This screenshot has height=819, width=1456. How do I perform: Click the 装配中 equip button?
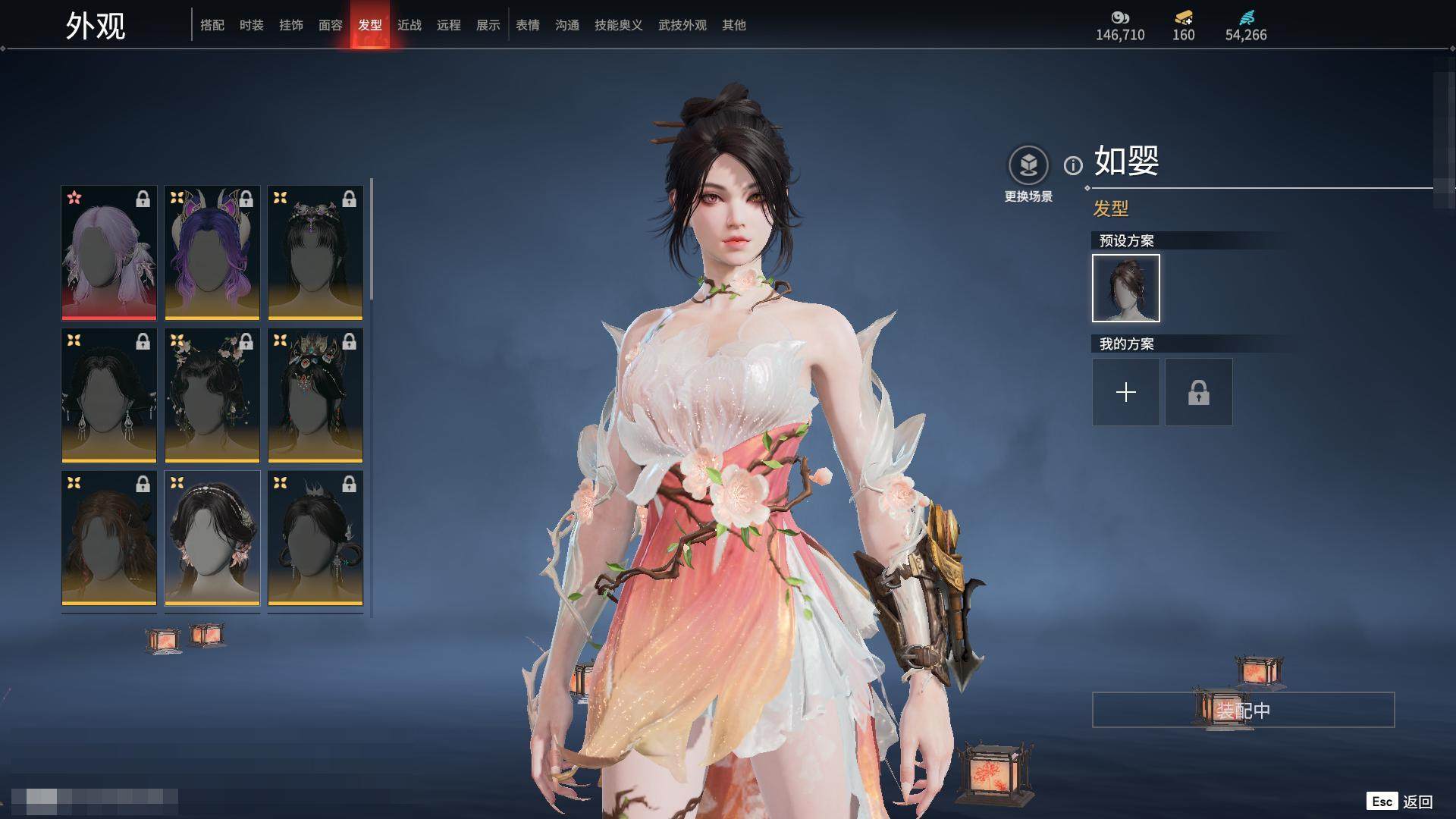tap(1243, 711)
